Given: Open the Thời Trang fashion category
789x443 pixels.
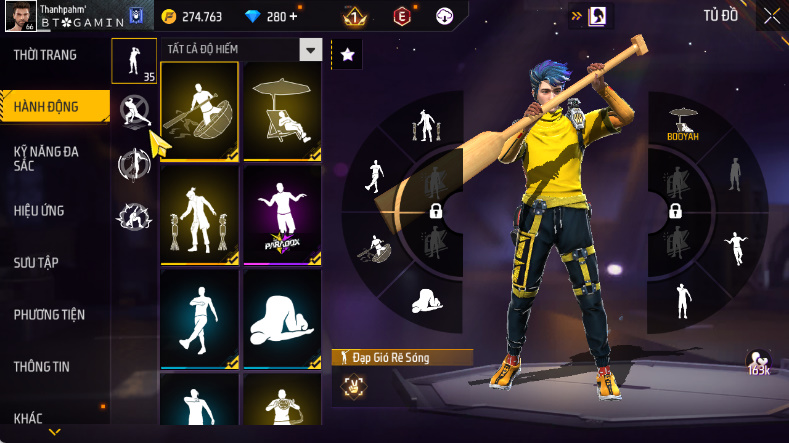Looking at the screenshot, I should tap(45, 55).
